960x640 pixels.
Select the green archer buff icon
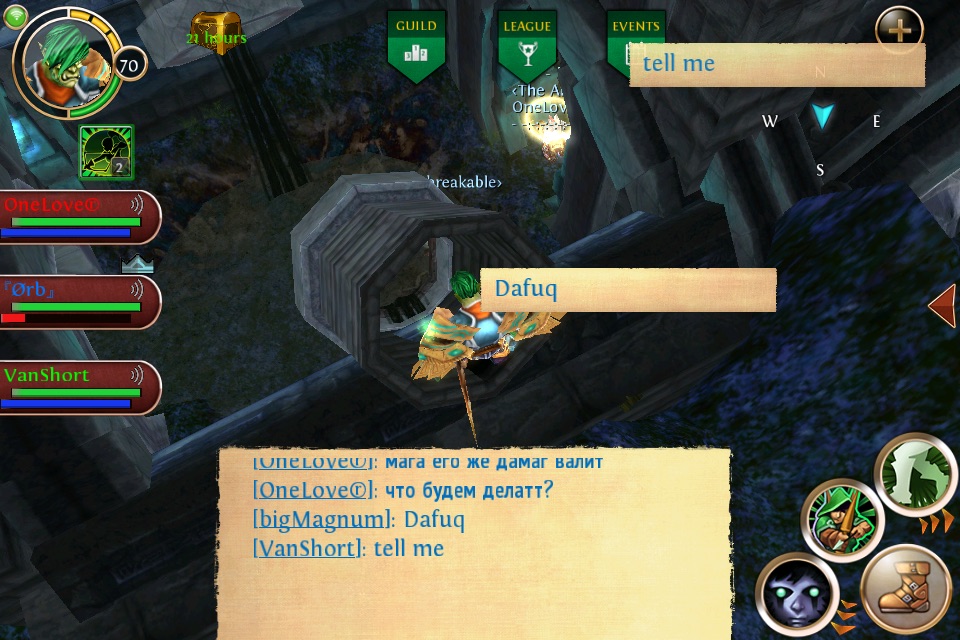[x=107, y=152]
